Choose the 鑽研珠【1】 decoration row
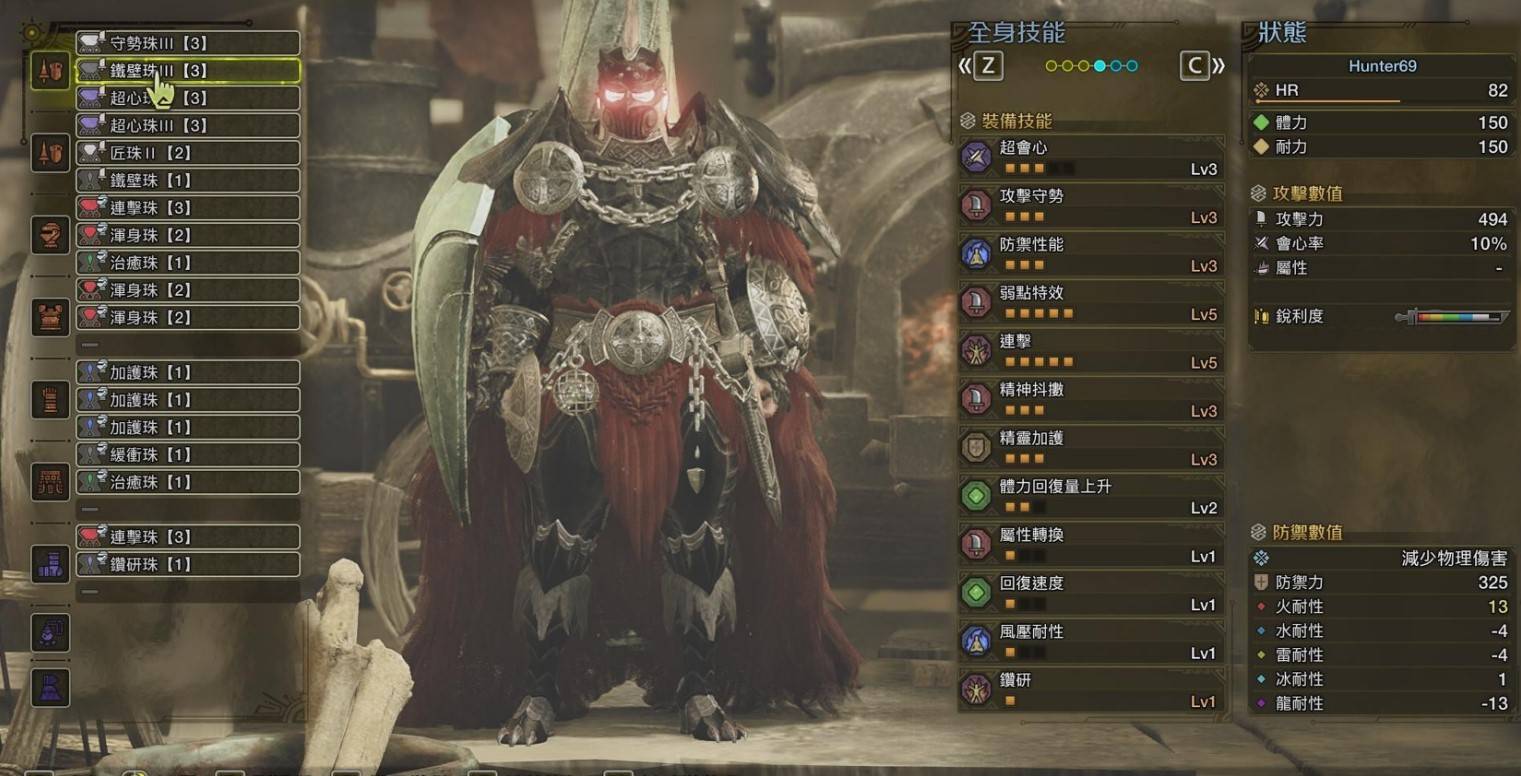This screenshot has height=776, width=1521. click(x=187, y=564)
